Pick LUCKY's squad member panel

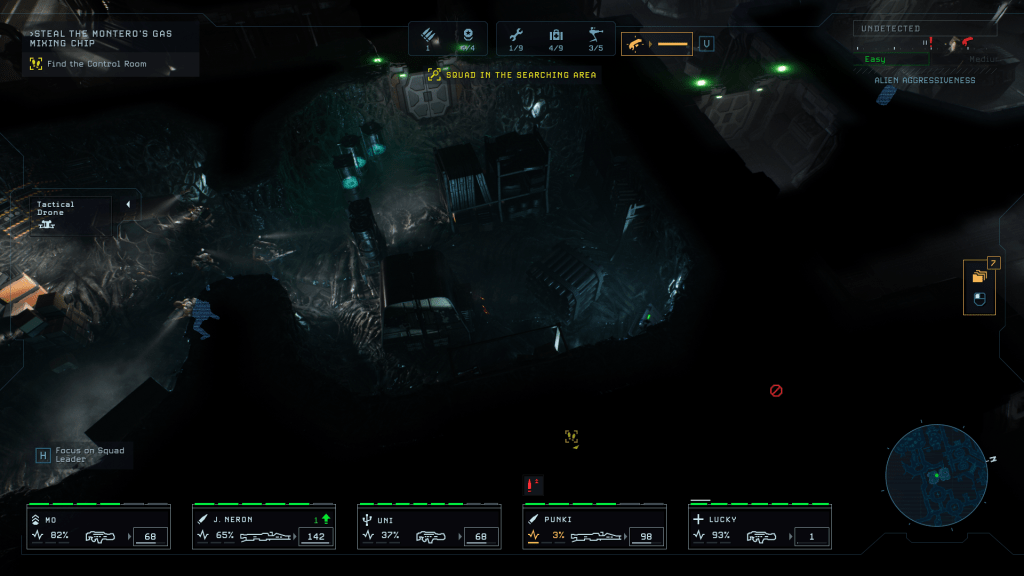coord(758,527)
